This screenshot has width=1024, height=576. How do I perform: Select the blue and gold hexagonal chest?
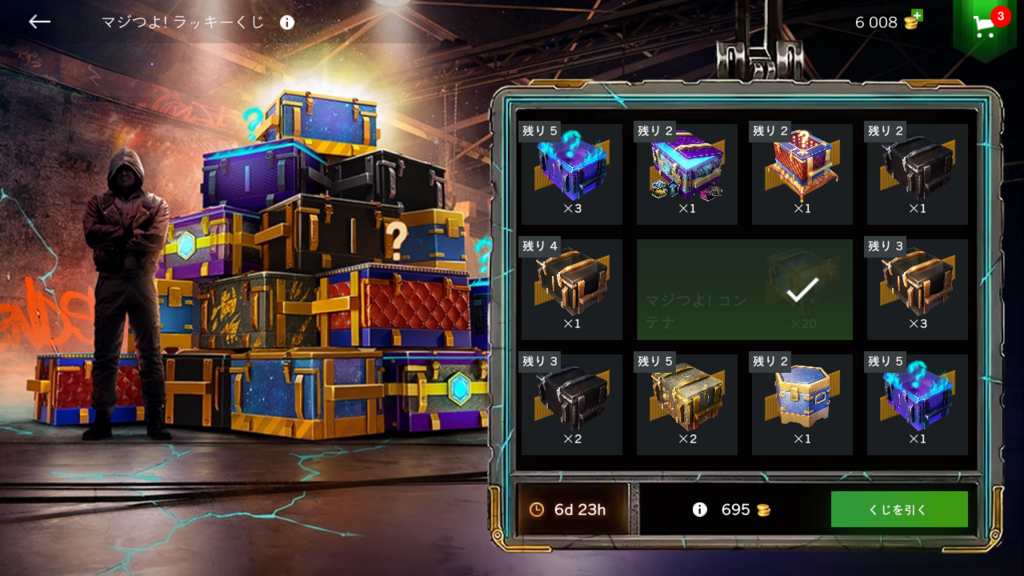tap(802, 404)
